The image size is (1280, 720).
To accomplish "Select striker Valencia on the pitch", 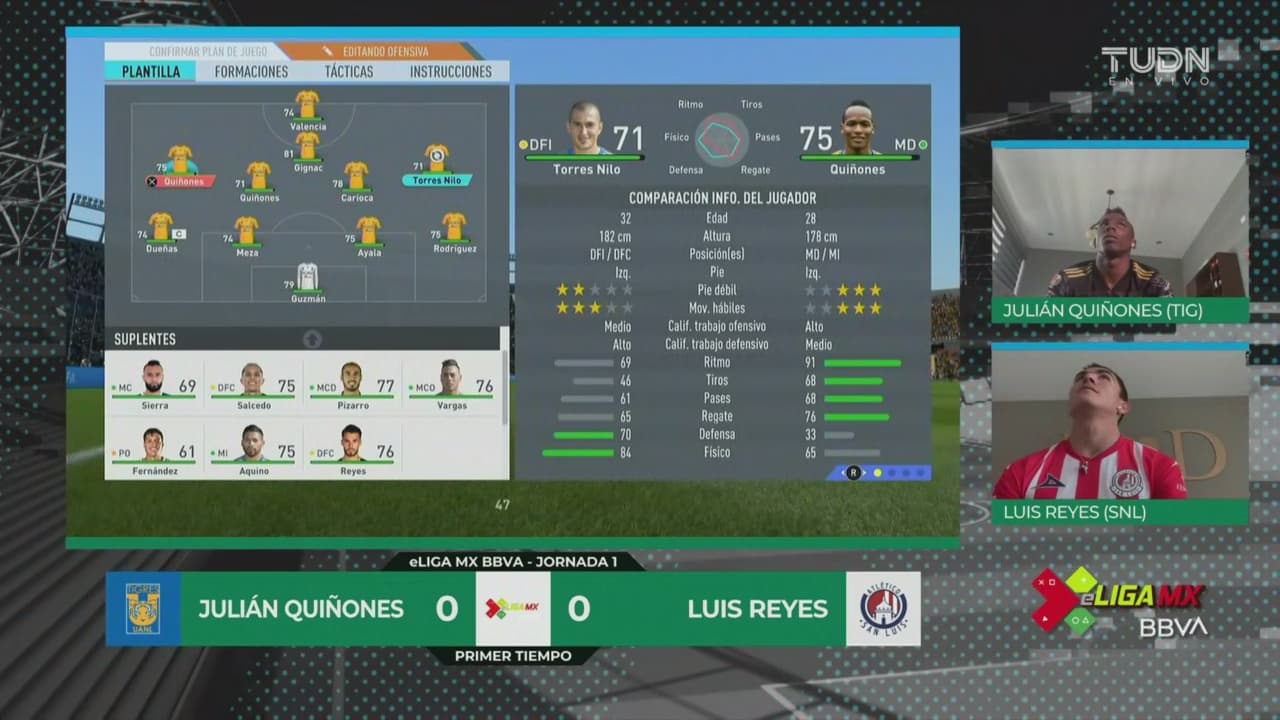I will click(x=307, y=107).
